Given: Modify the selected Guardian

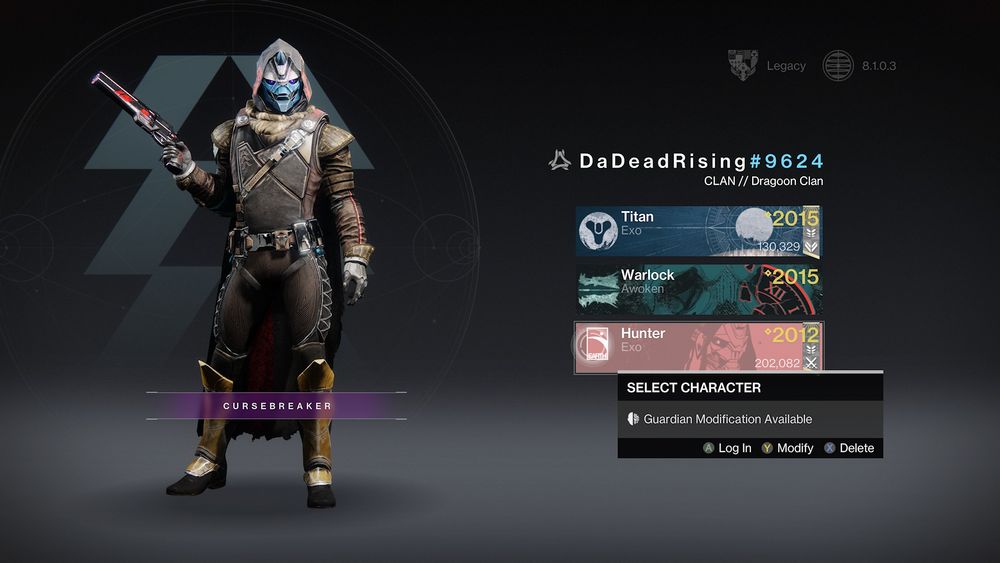Looking at the screenshot, I should coord(787,448).
